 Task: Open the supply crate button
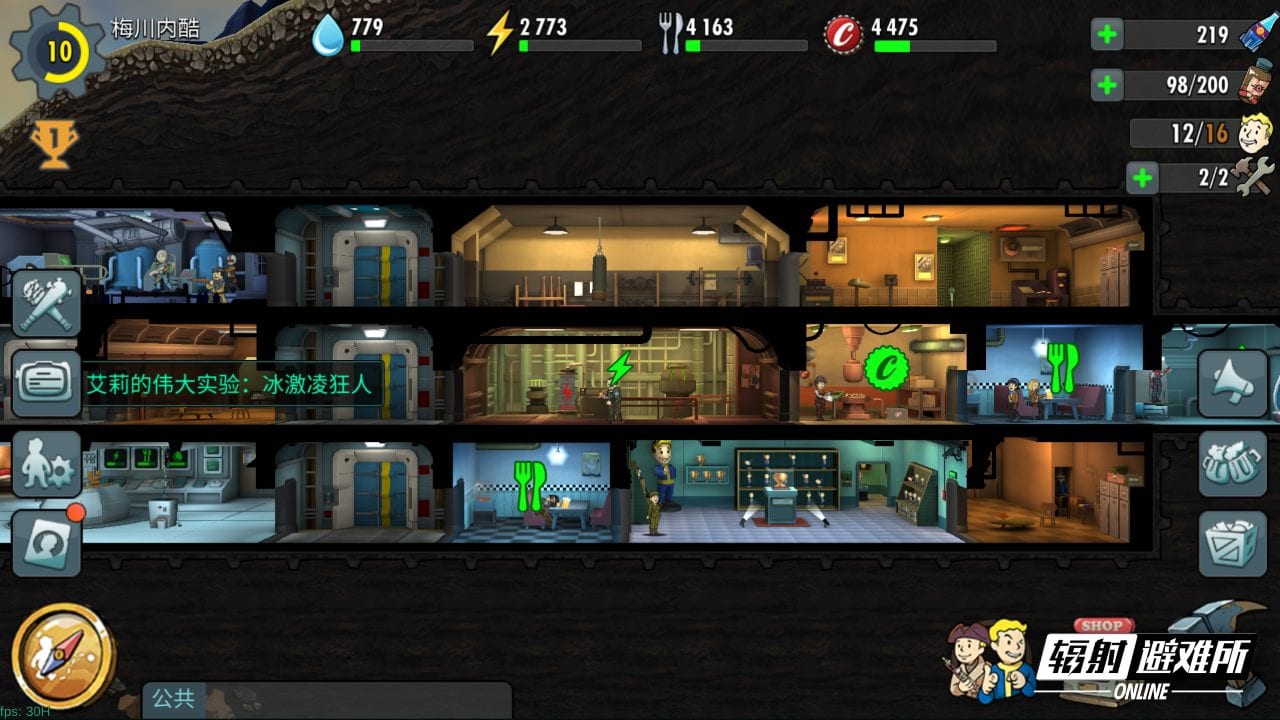pyautogui.click(x=1232, y=543)
